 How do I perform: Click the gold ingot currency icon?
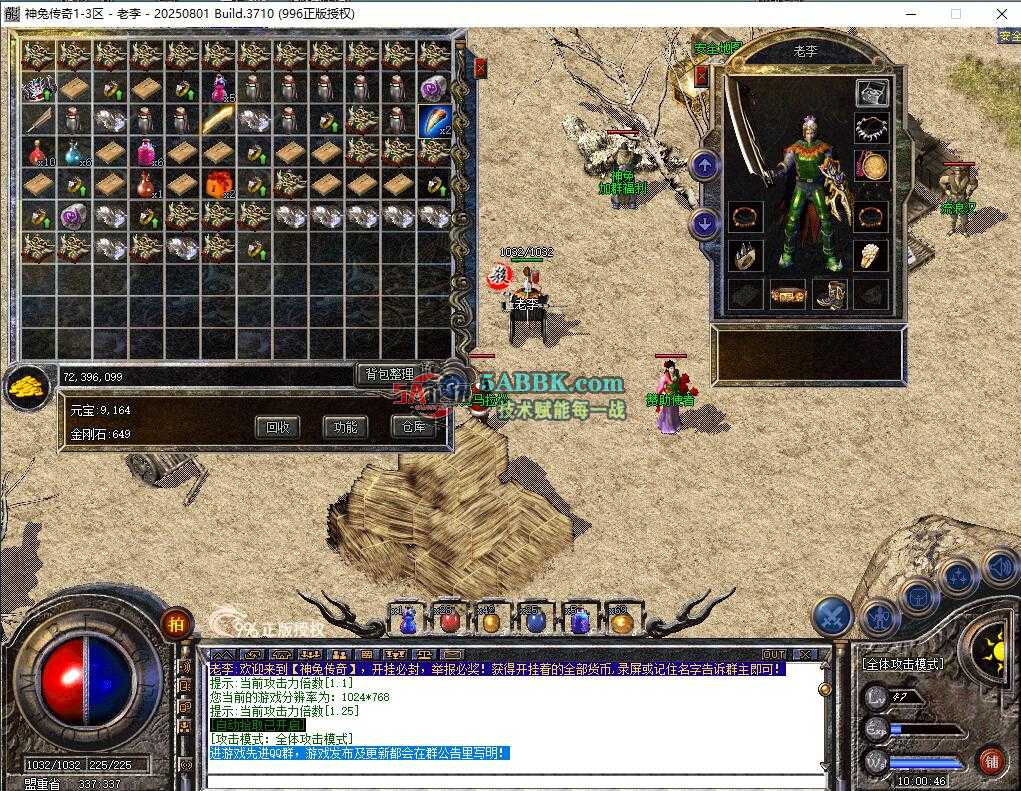click(x=27, y=385)
